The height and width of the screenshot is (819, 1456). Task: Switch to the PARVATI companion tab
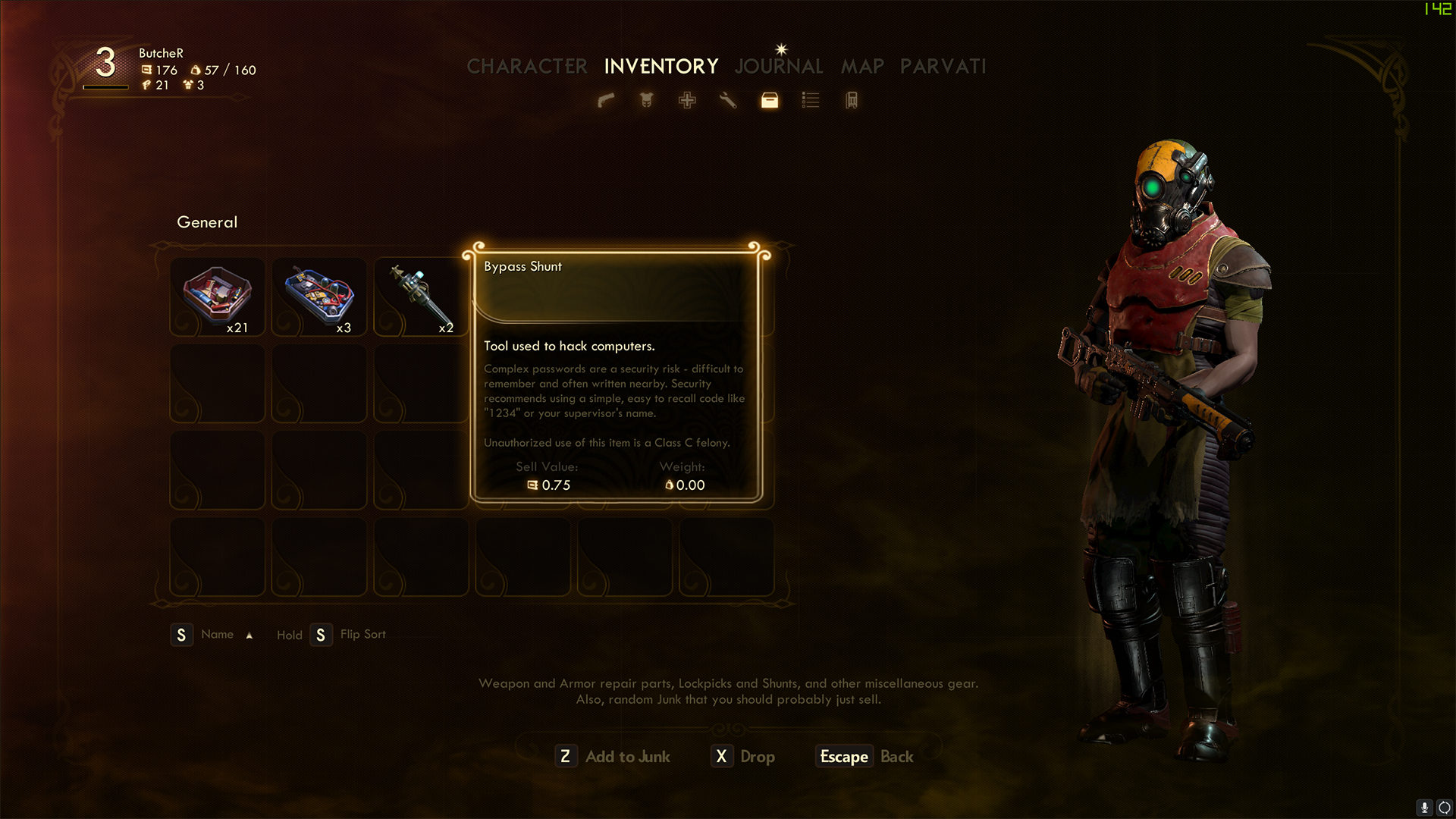tap(943, 67)
